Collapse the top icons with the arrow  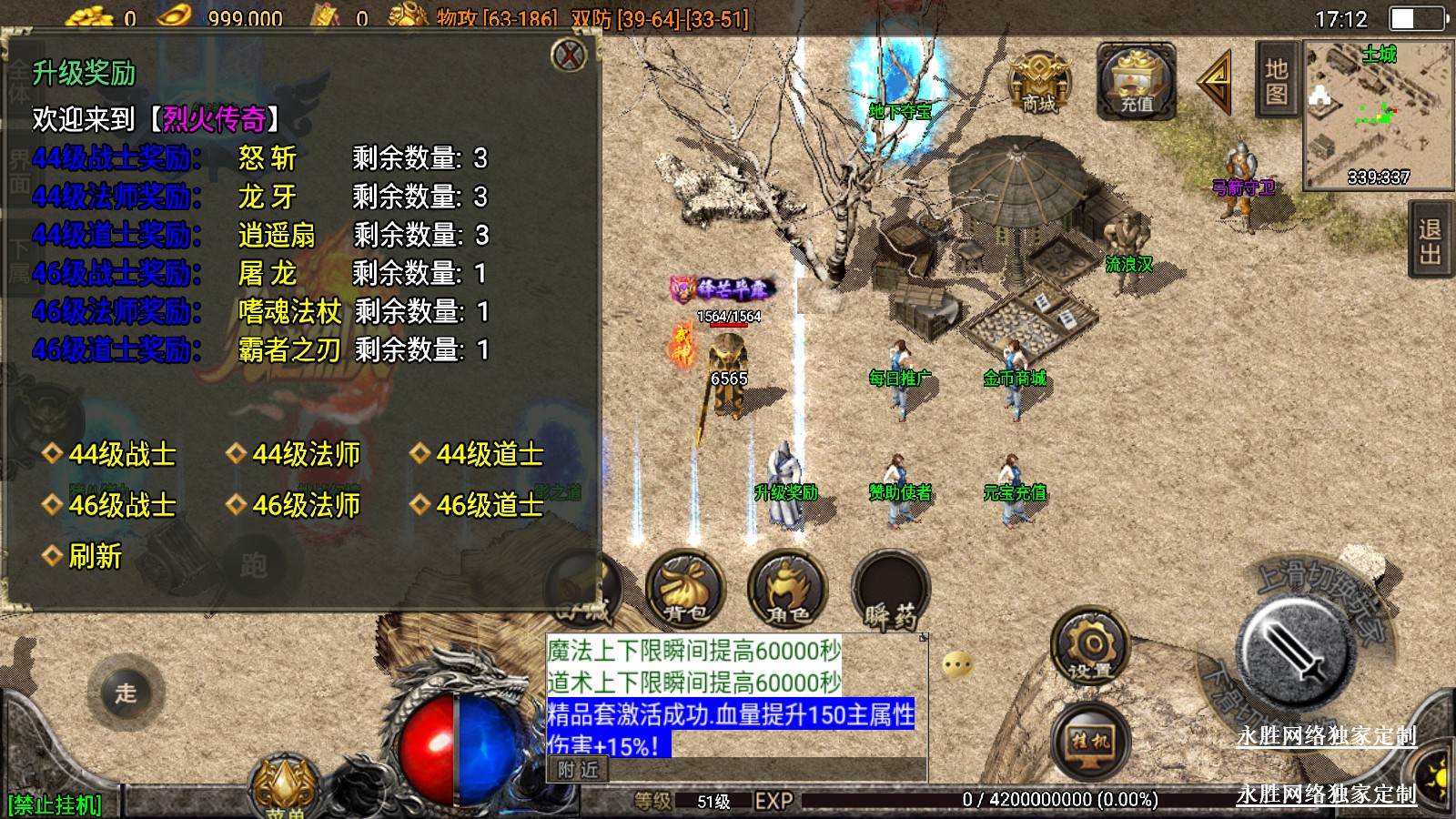(1215, 82)
